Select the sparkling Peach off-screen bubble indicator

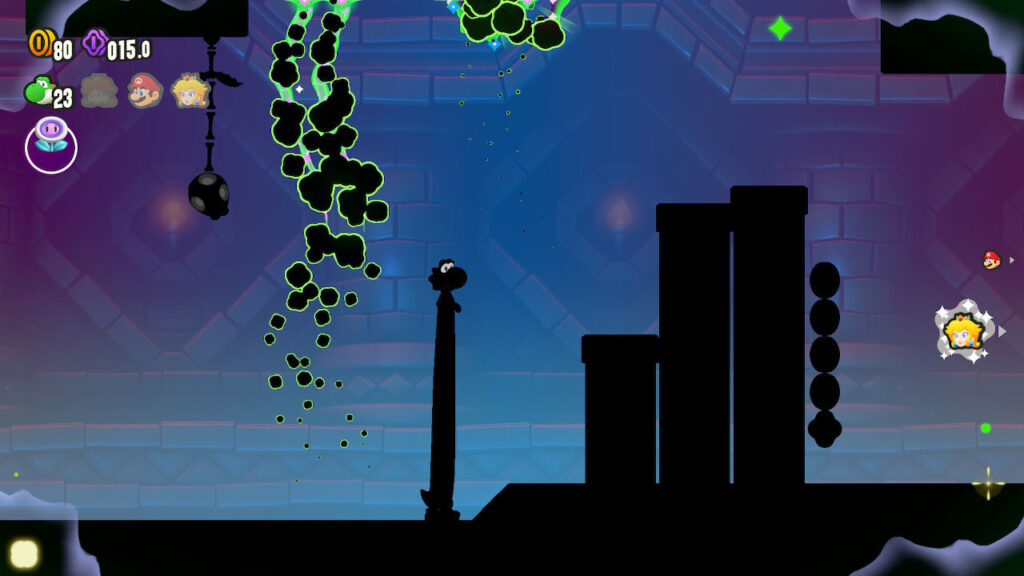coord(963,331)
